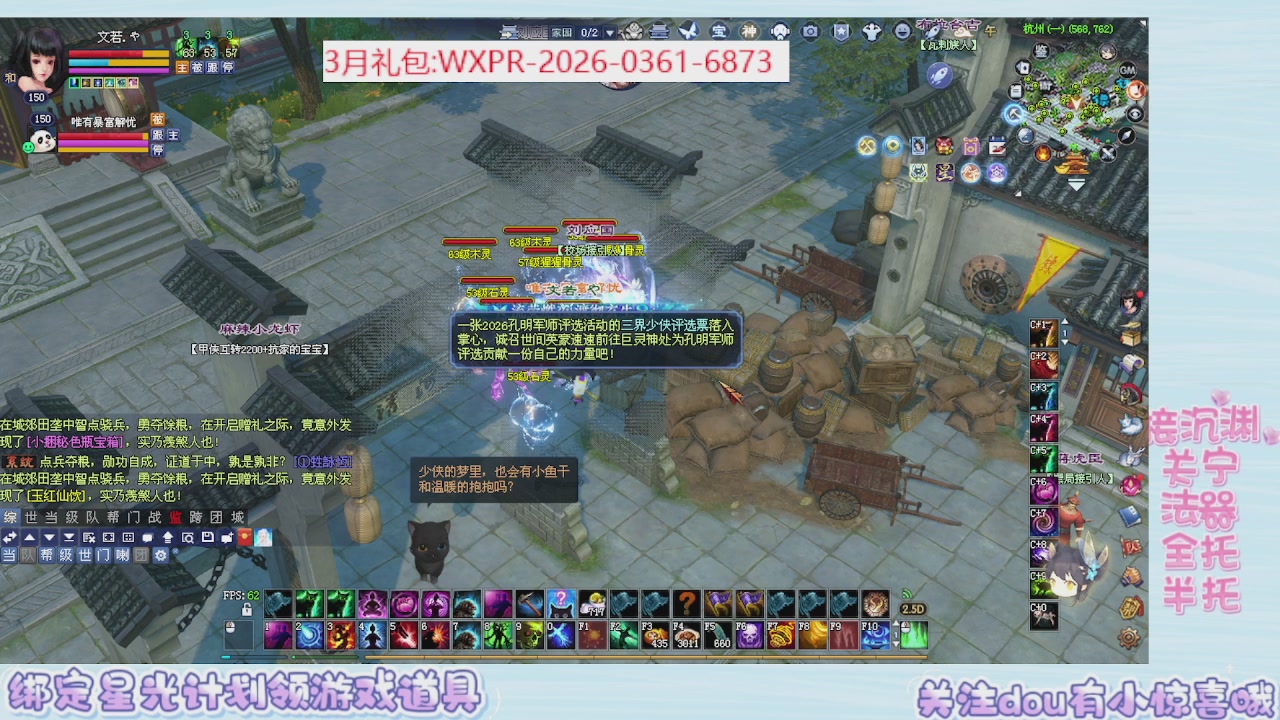Toggle the 团 chat channel filter button
This screenshot has height=720, width=1280.
coord(143,554)
